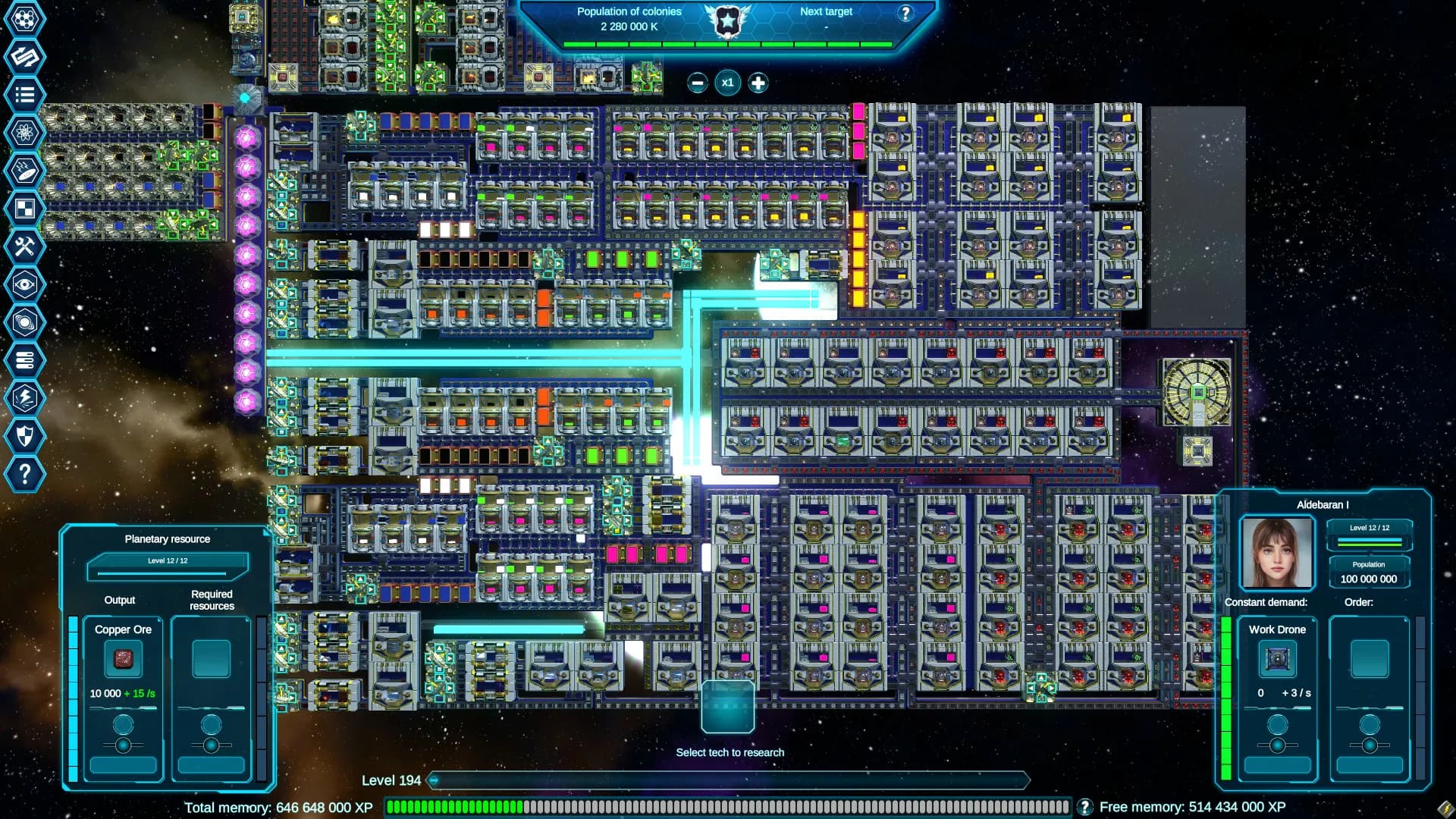Select the build hammer and wrench tool

pos(25,246)
